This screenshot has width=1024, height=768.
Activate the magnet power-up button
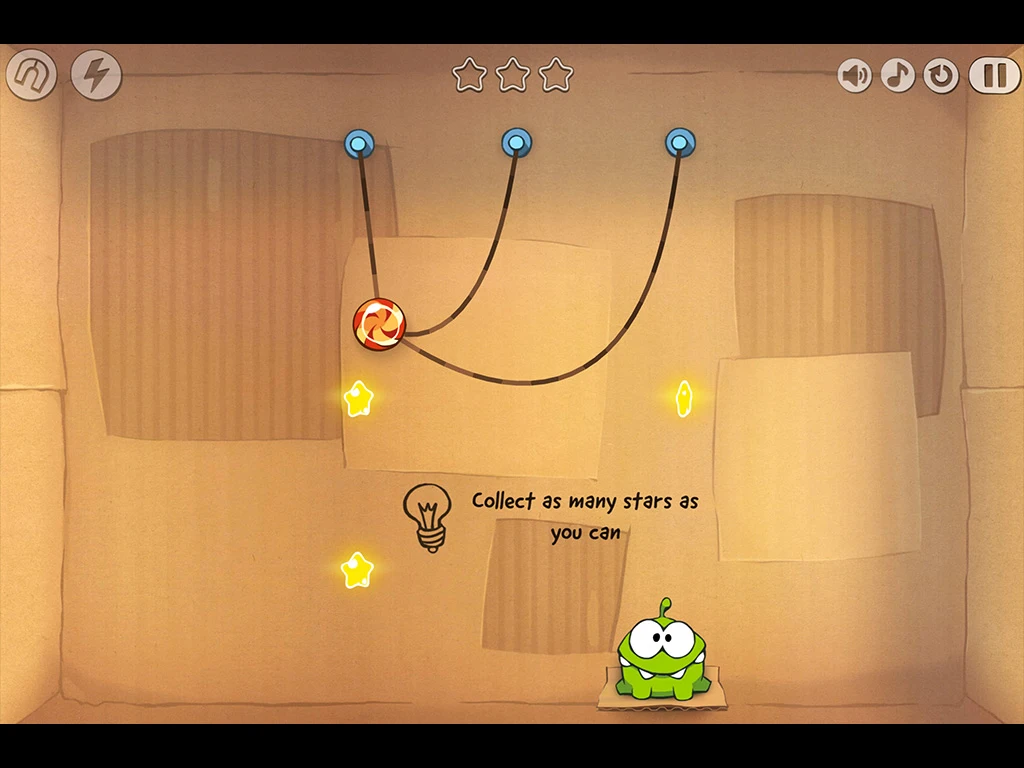[x=31, y=75]
